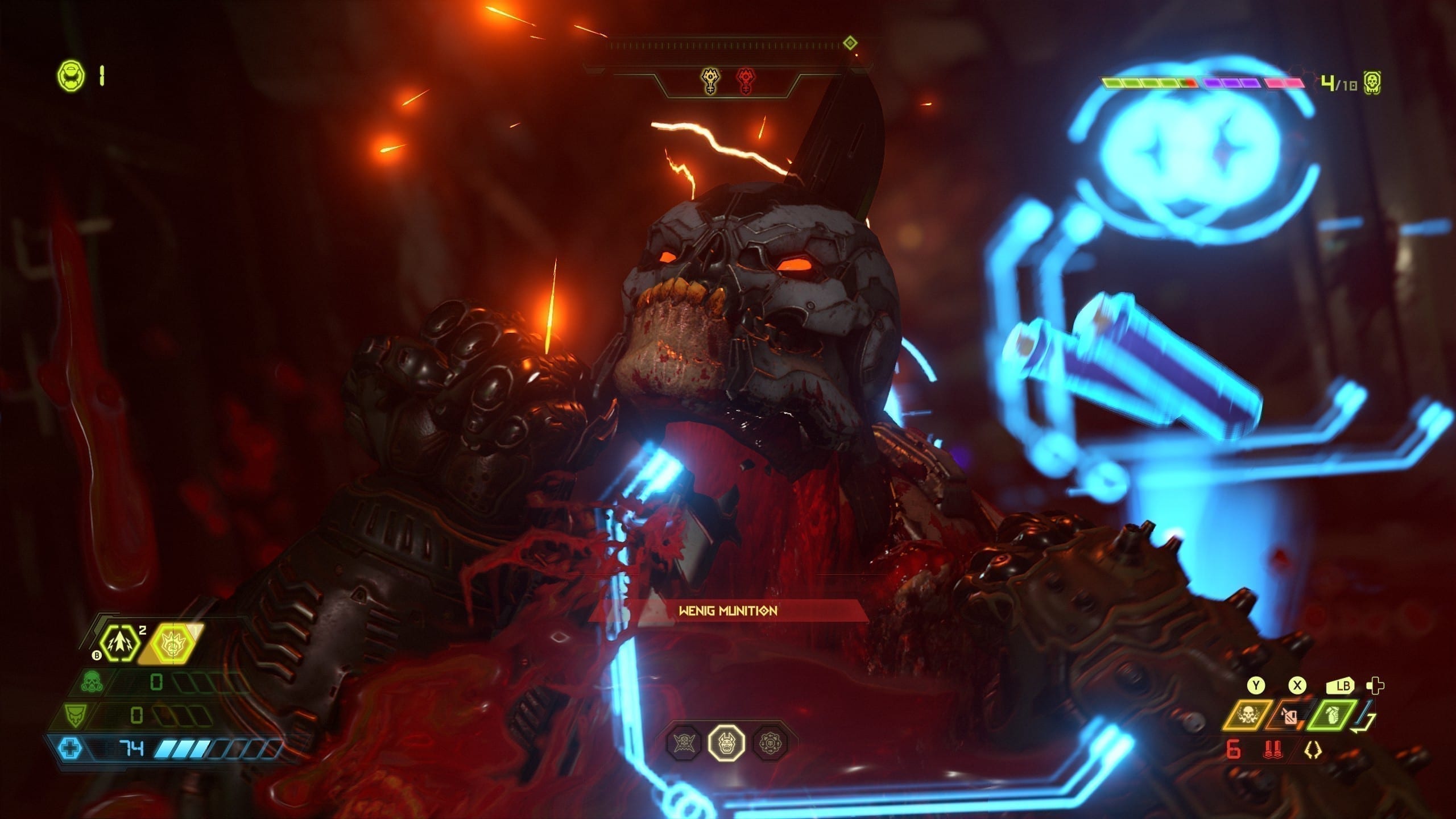This screenshot has height=819, width=1456.
Task: Select the highlighted middle demon emblem
Action: [727, 742]
